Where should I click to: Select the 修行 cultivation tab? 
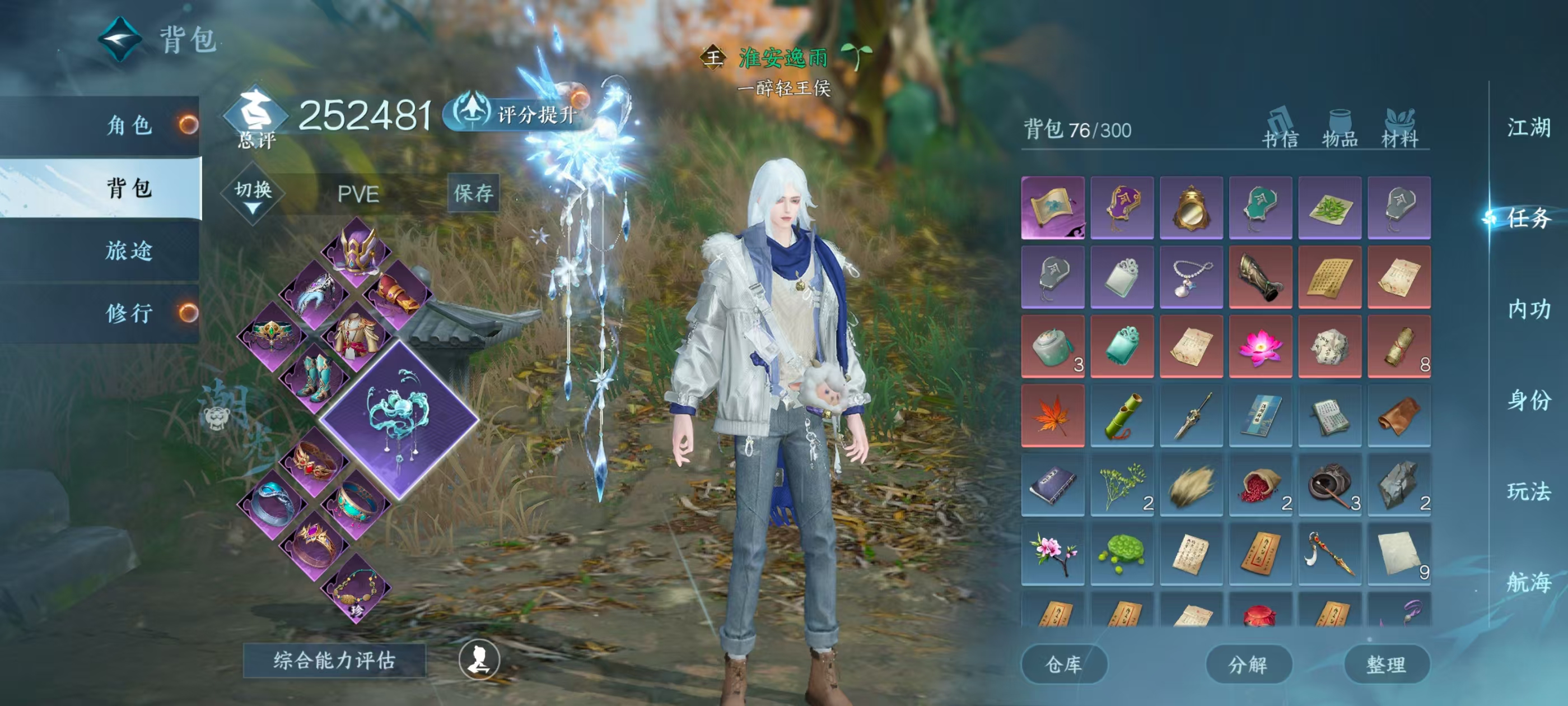click(129, 313)
